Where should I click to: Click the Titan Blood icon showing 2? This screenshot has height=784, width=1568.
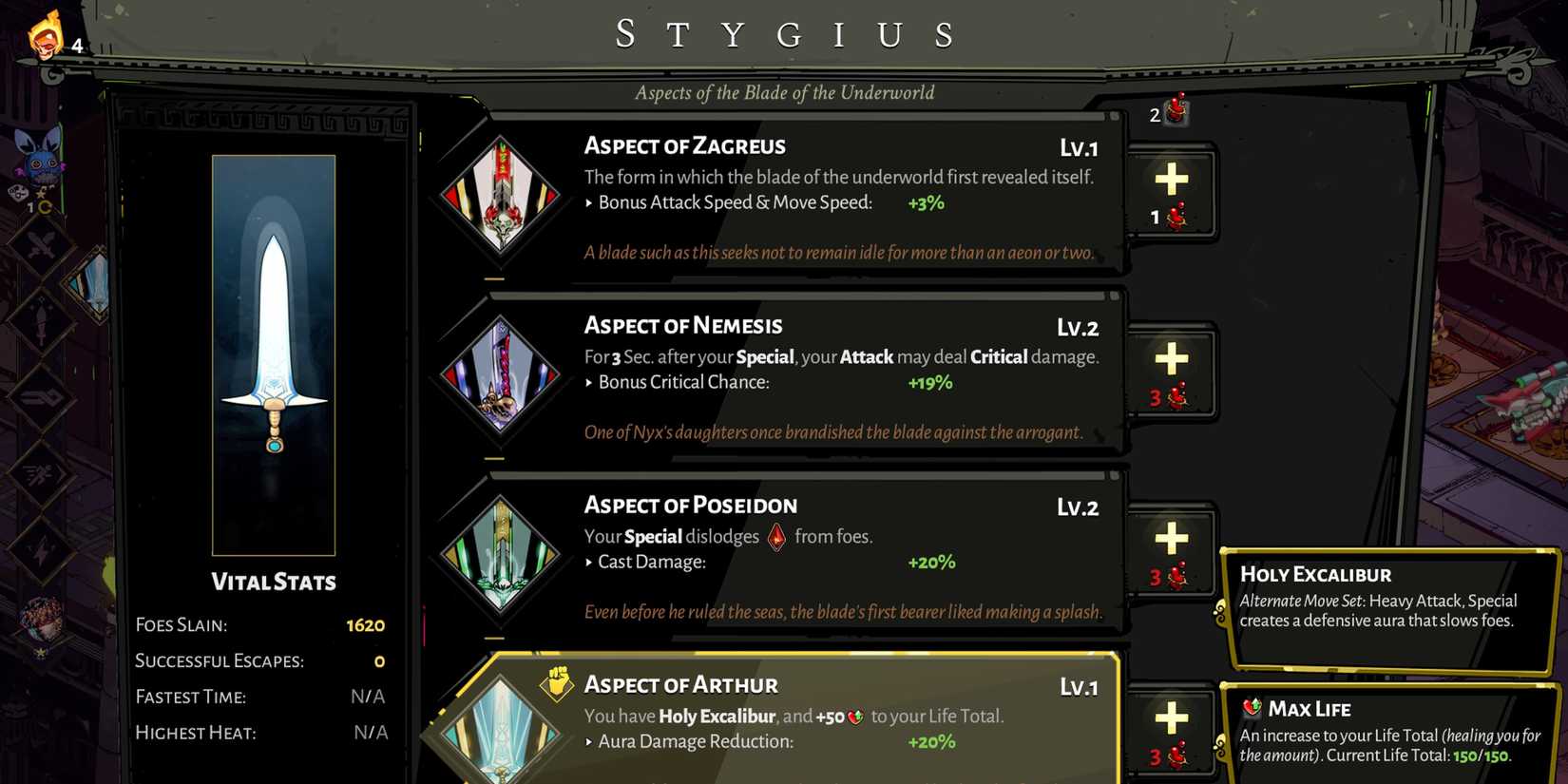tap(1175, 112)
